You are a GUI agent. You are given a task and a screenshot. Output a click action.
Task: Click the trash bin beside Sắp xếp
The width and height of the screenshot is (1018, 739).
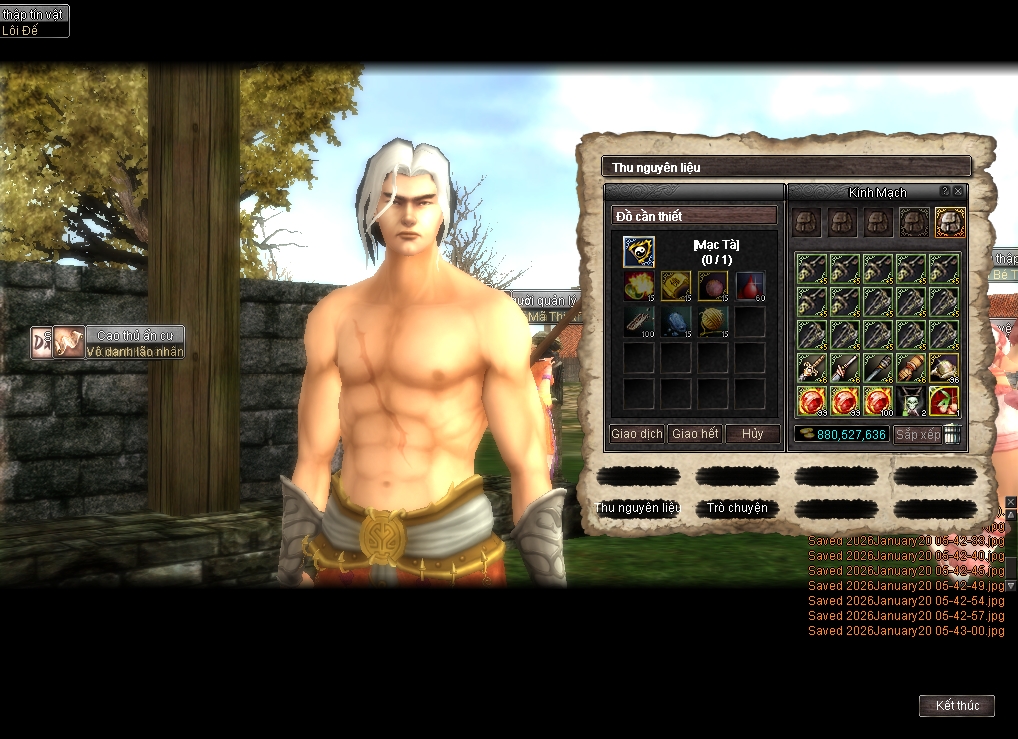tap(952, 435)
